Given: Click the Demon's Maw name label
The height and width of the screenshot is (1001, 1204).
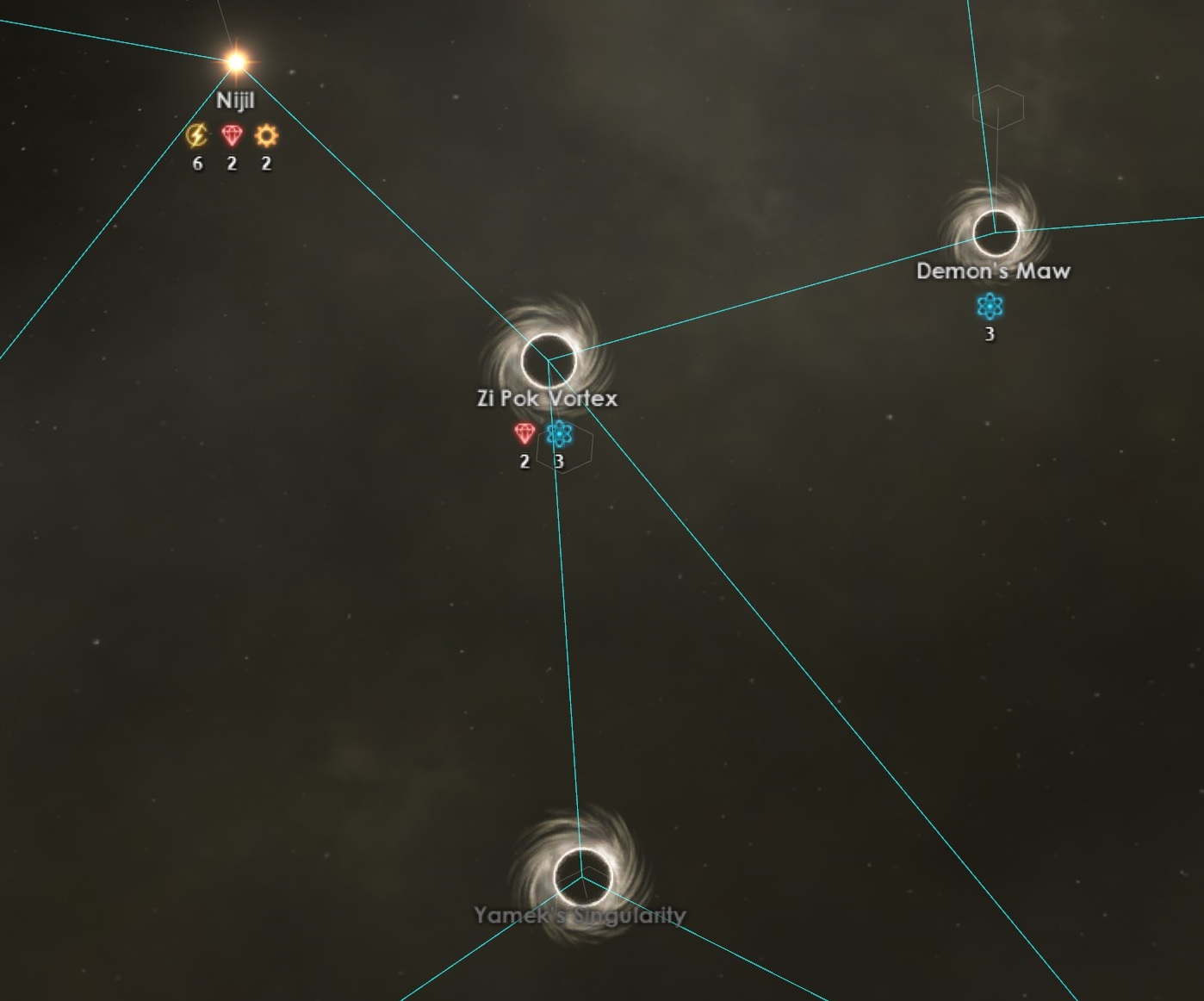Looking at the screenshot, I should (994, 270).
